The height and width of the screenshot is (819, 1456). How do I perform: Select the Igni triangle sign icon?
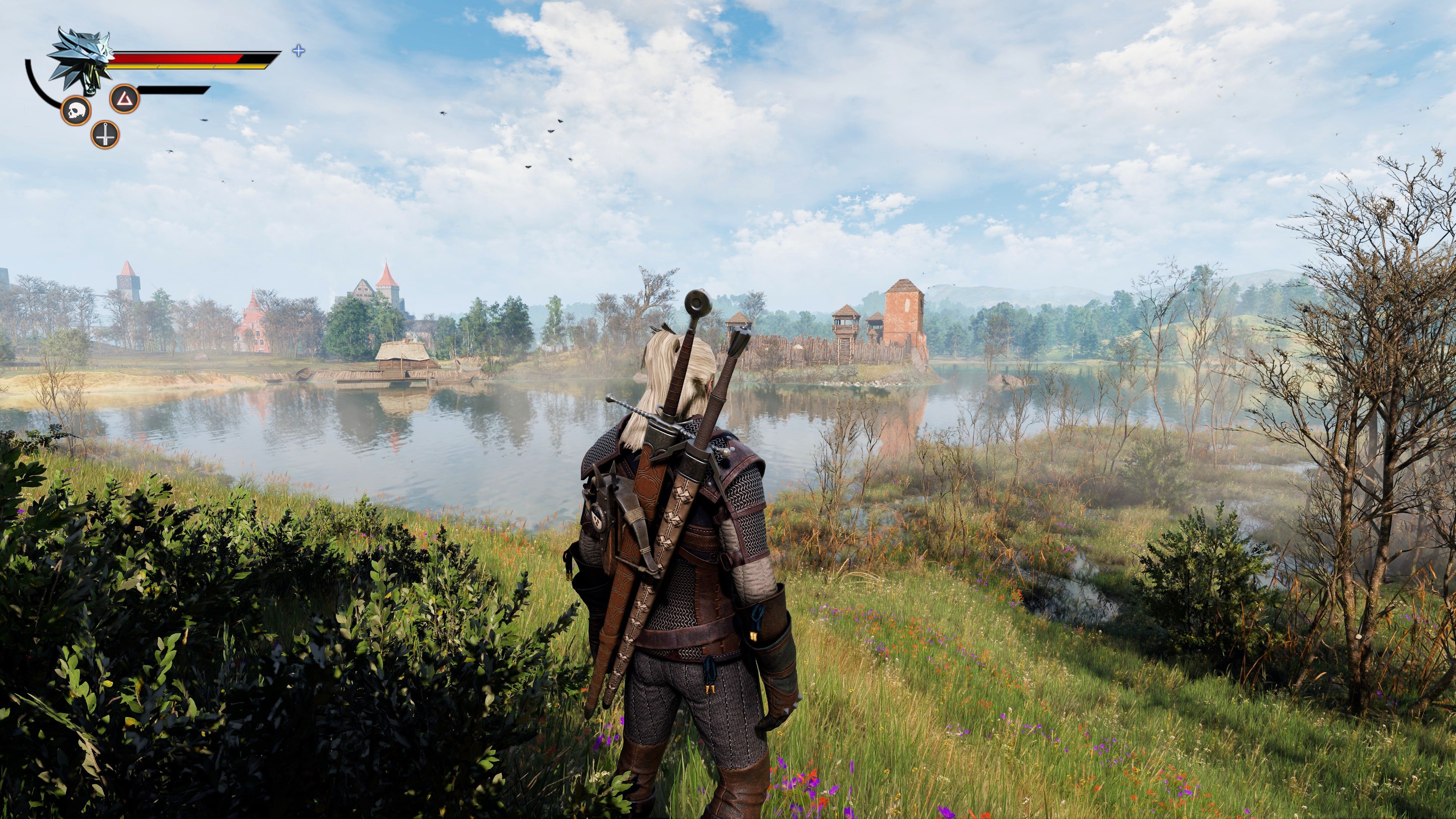point(124,99)
